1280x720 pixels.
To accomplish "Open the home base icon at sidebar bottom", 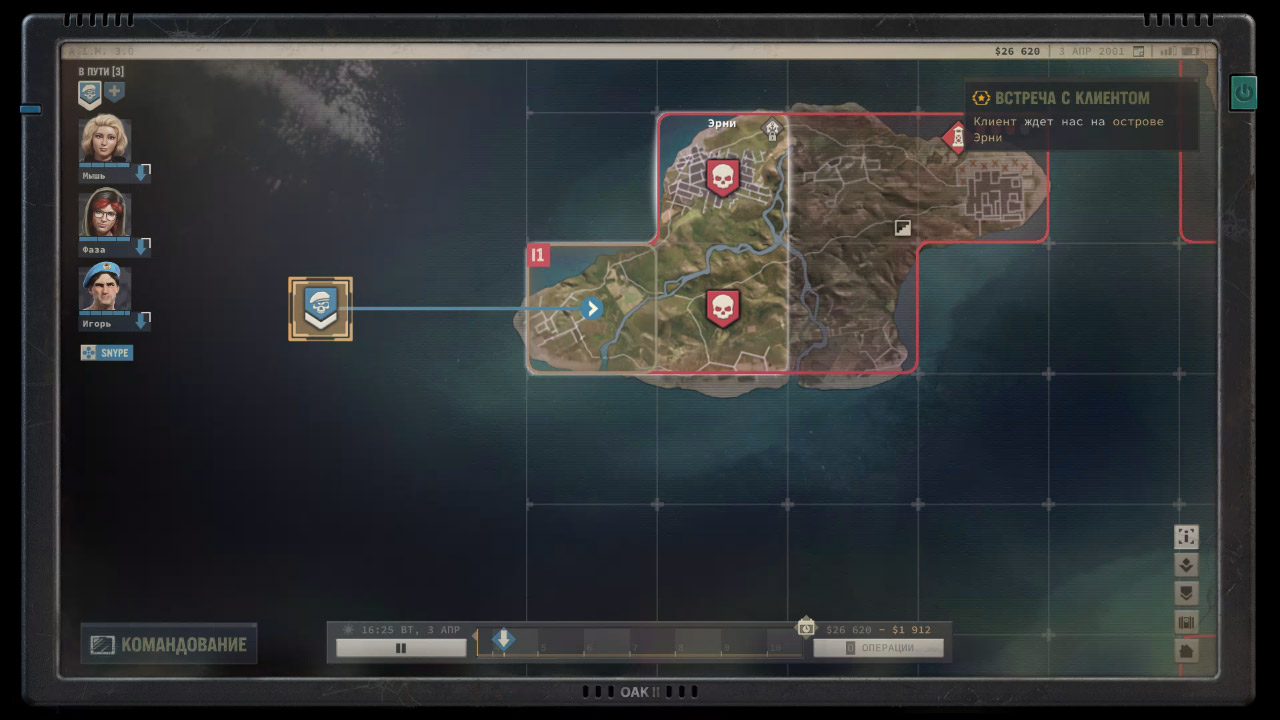I will (1186, 649).
